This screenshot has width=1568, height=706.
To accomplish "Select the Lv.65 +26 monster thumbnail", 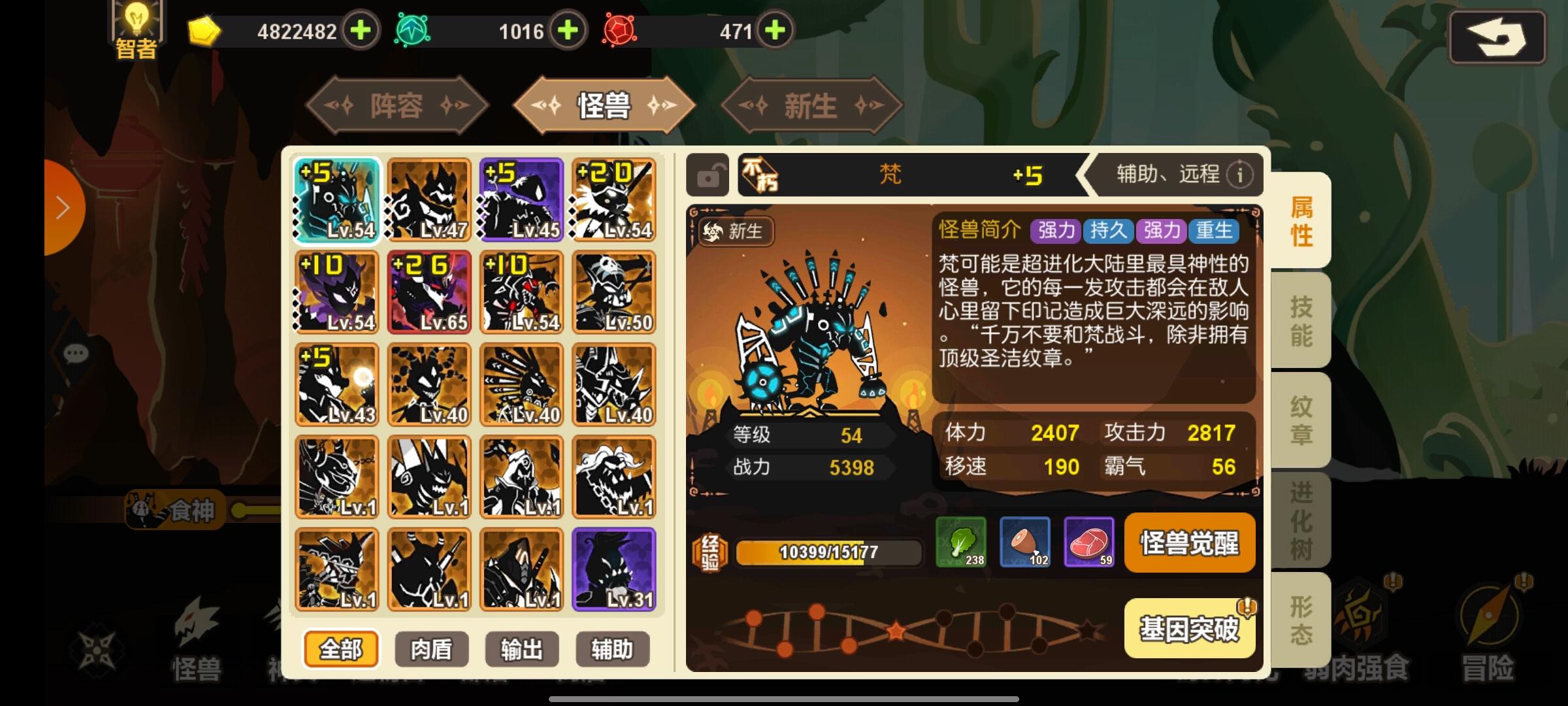I will (x=429, y=292).
